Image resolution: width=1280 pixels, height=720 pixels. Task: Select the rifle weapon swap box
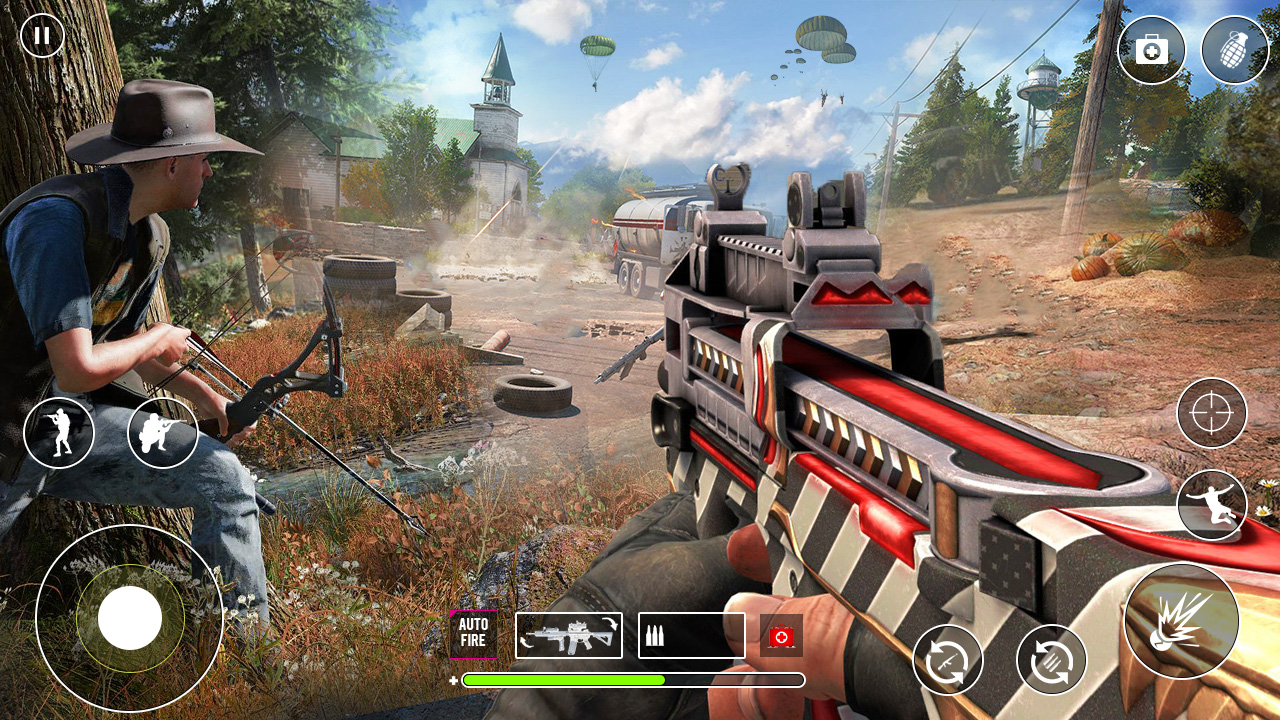coord(569,635)
